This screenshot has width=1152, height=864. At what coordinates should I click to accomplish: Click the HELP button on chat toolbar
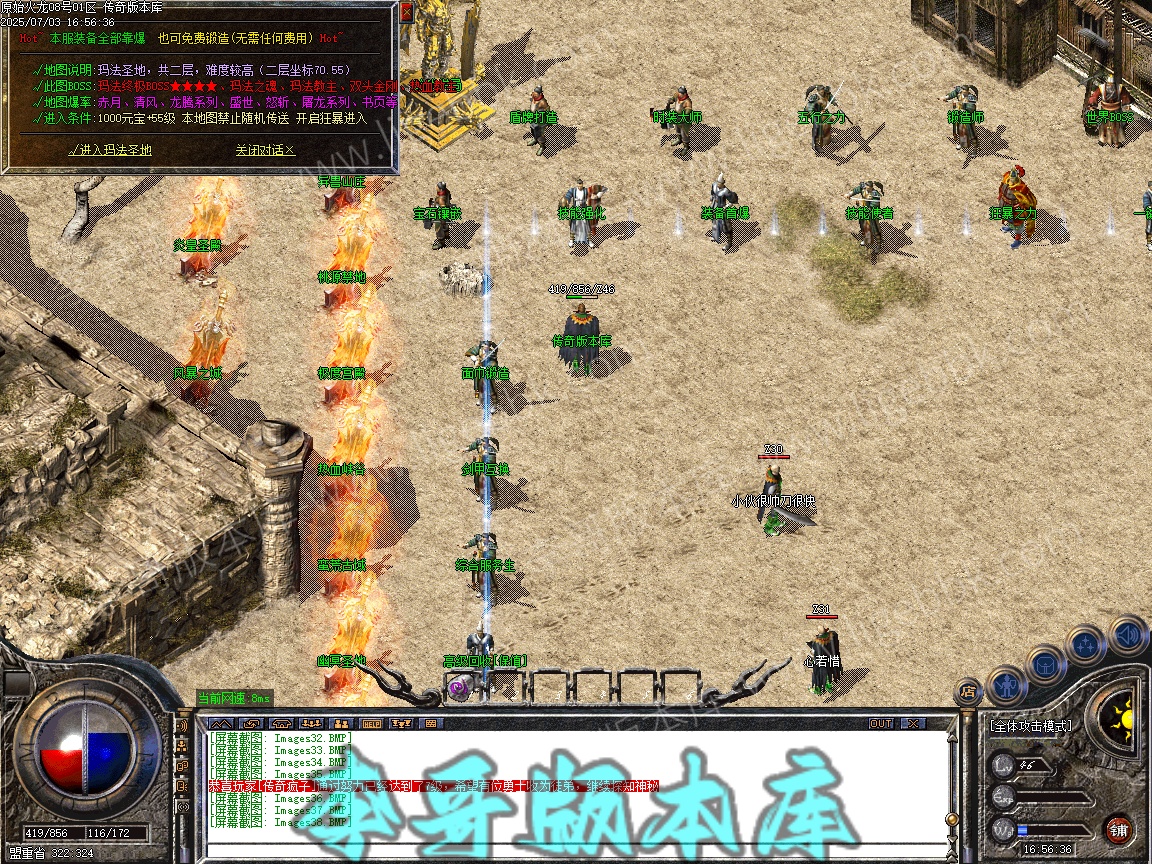click(371, 723)
